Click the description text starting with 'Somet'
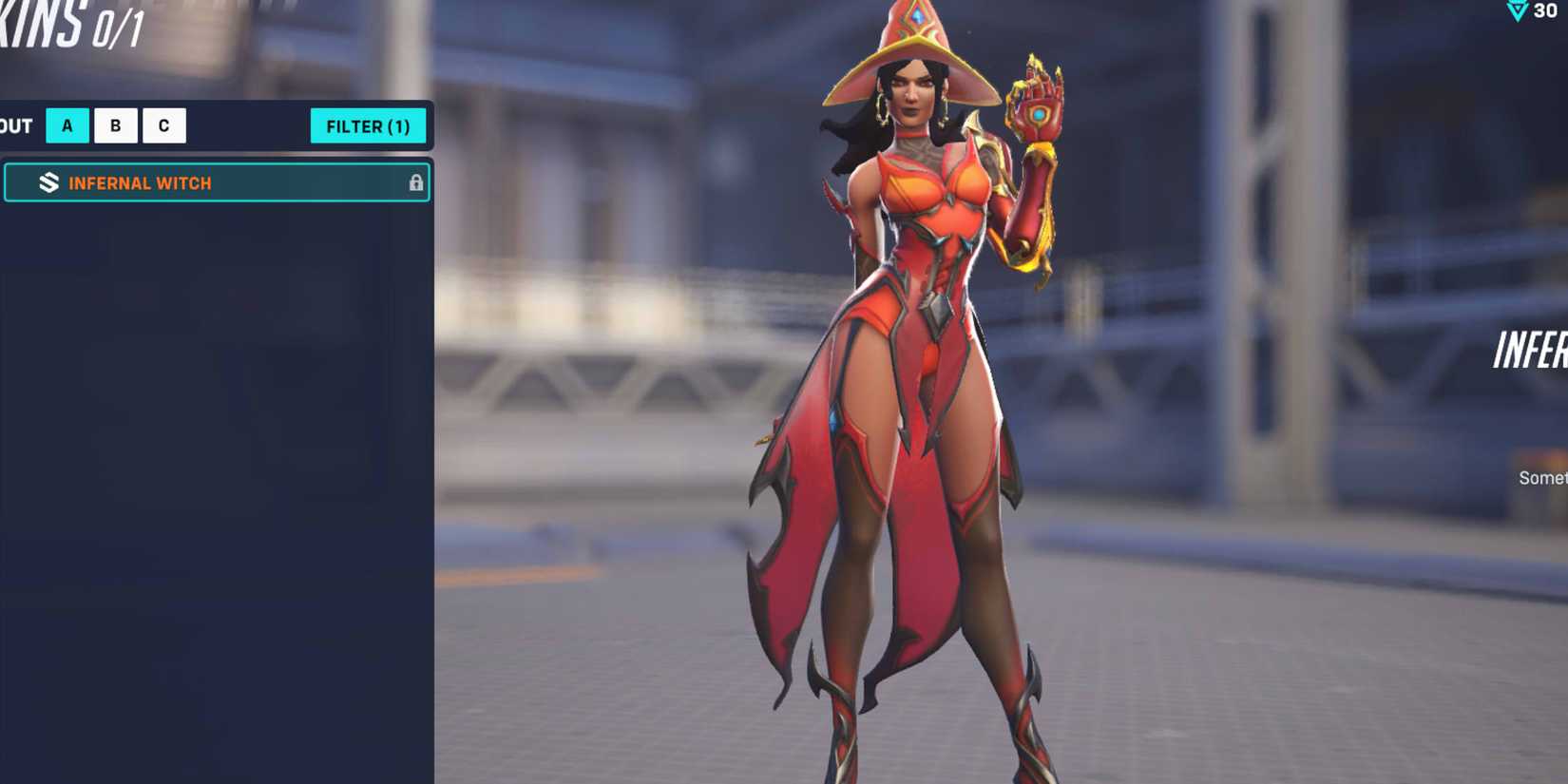Screen dimensions: 1568x784 (x=1545, y=477)
